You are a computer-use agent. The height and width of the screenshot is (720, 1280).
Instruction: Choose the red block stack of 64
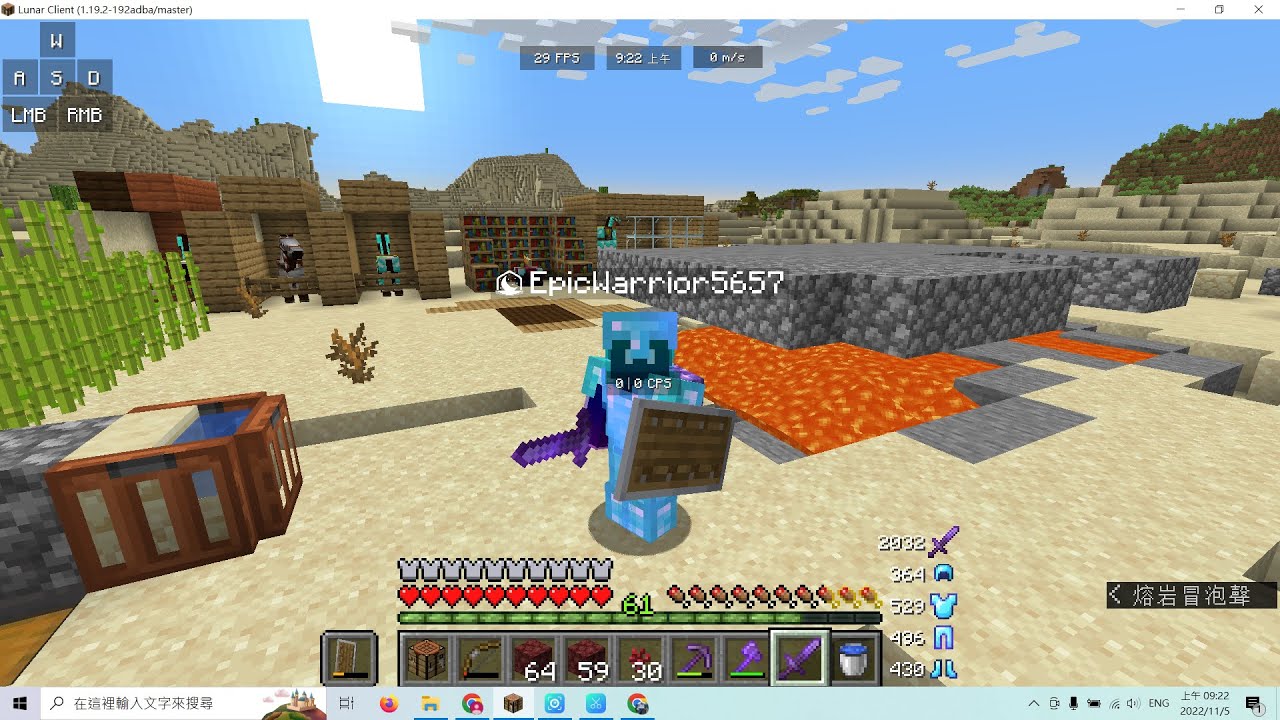pos(535,659)
